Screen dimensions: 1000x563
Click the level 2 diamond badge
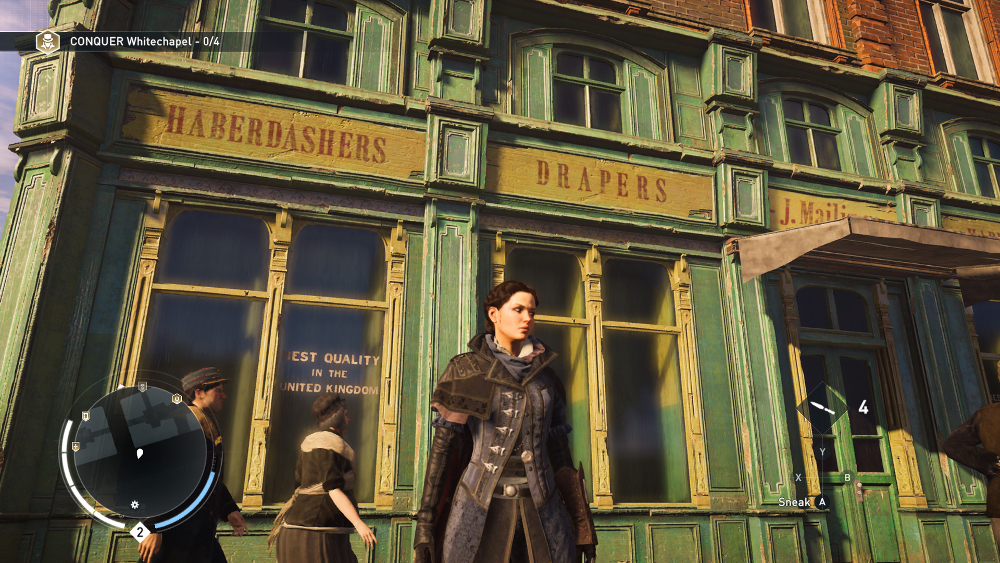click(140, 531)
